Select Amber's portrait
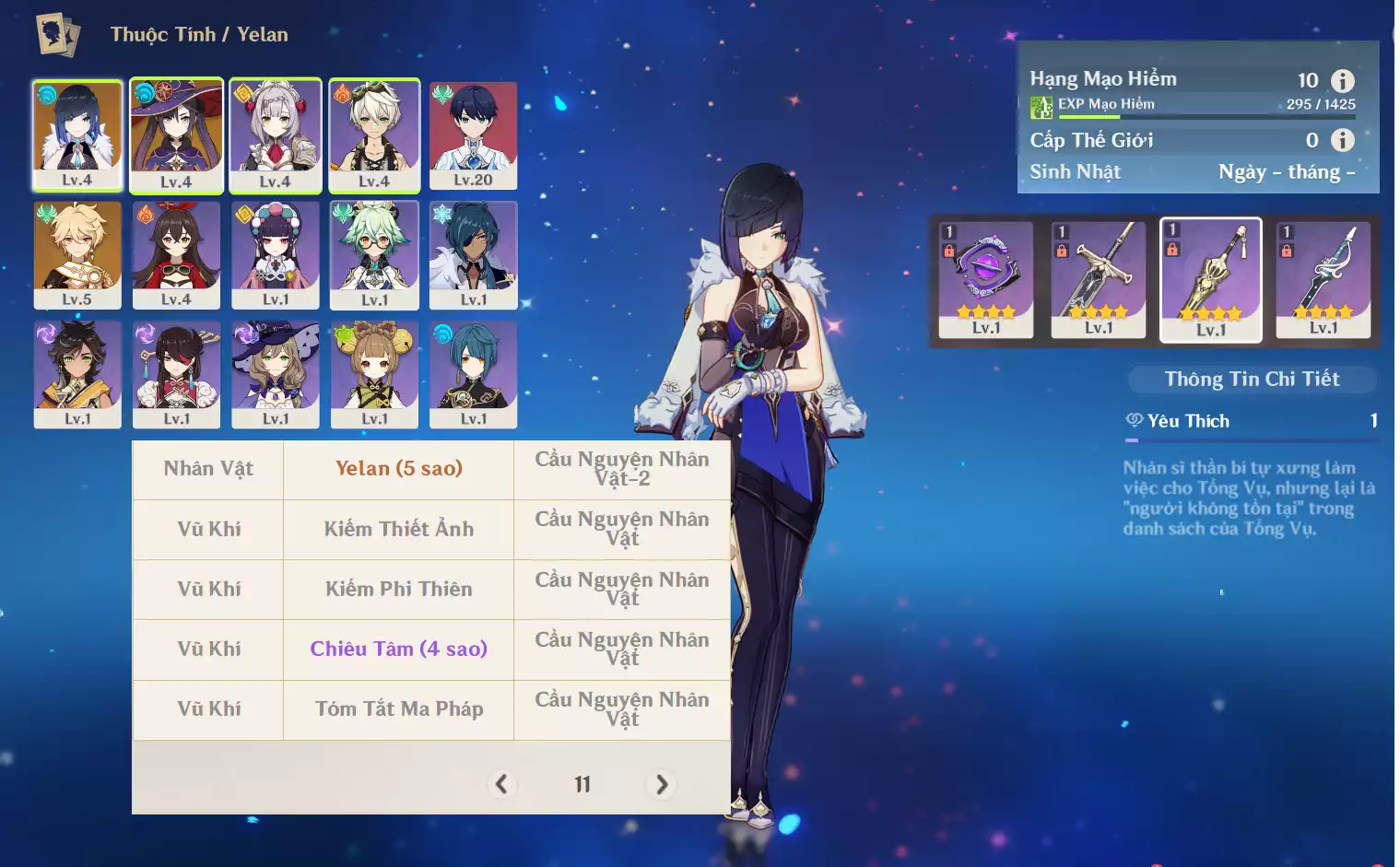 176,254
